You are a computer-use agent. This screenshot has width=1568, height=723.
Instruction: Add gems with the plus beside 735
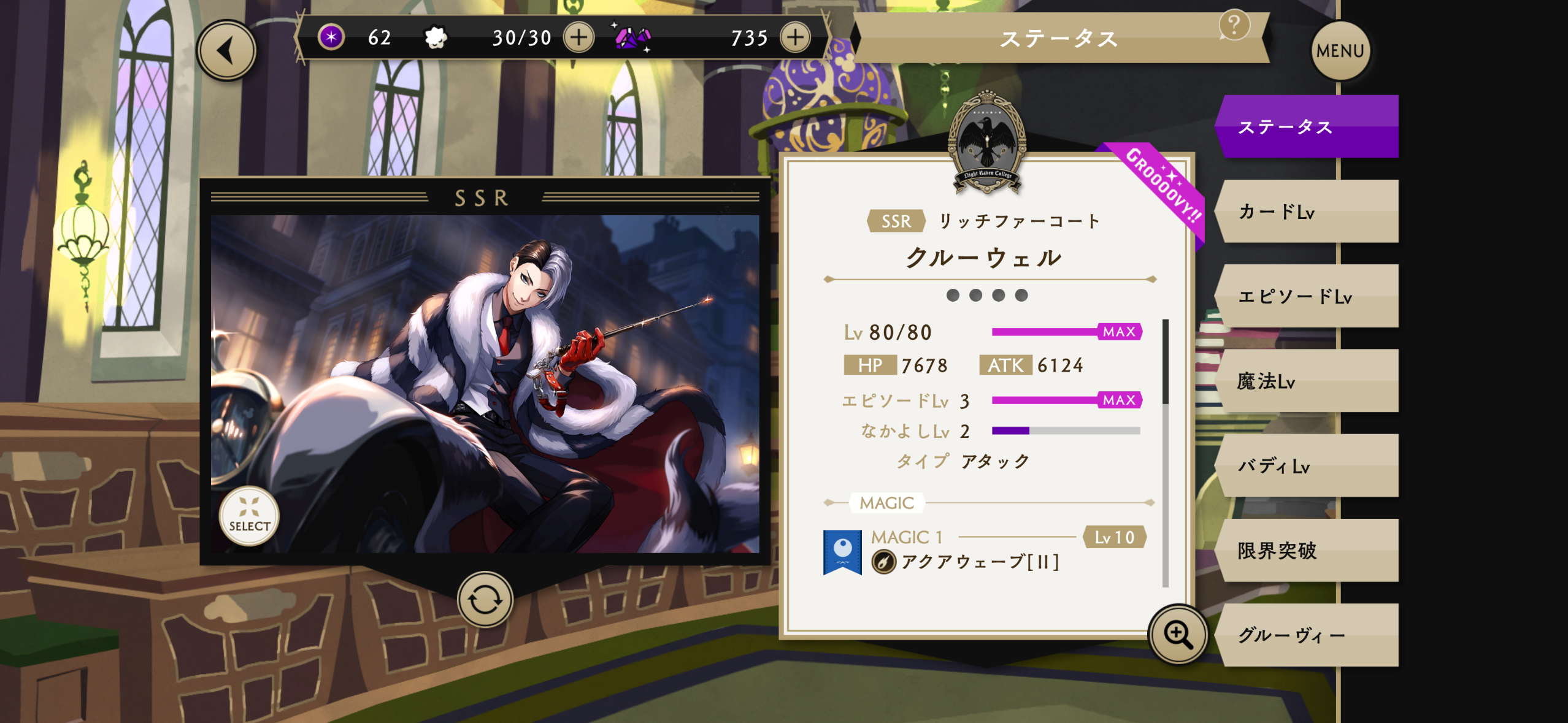[x=795, y=37]
